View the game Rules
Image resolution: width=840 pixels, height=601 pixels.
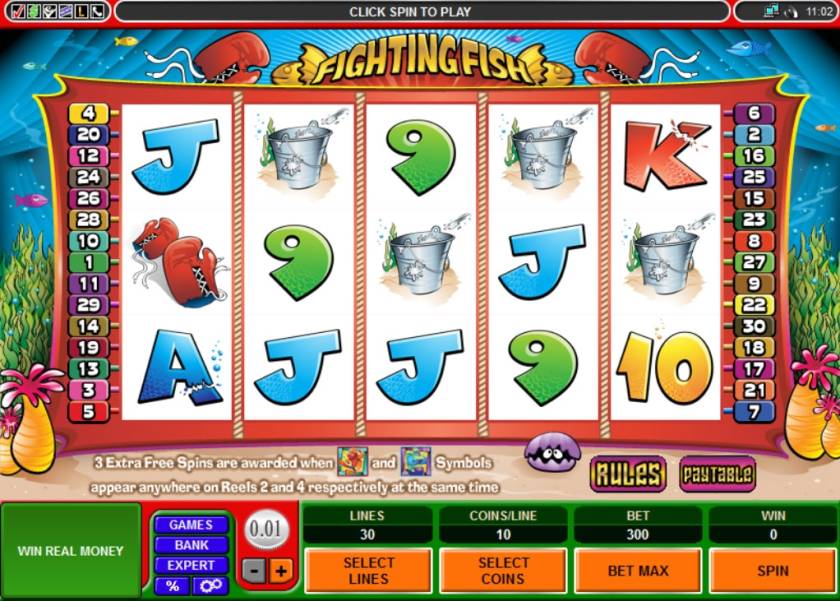627,473
